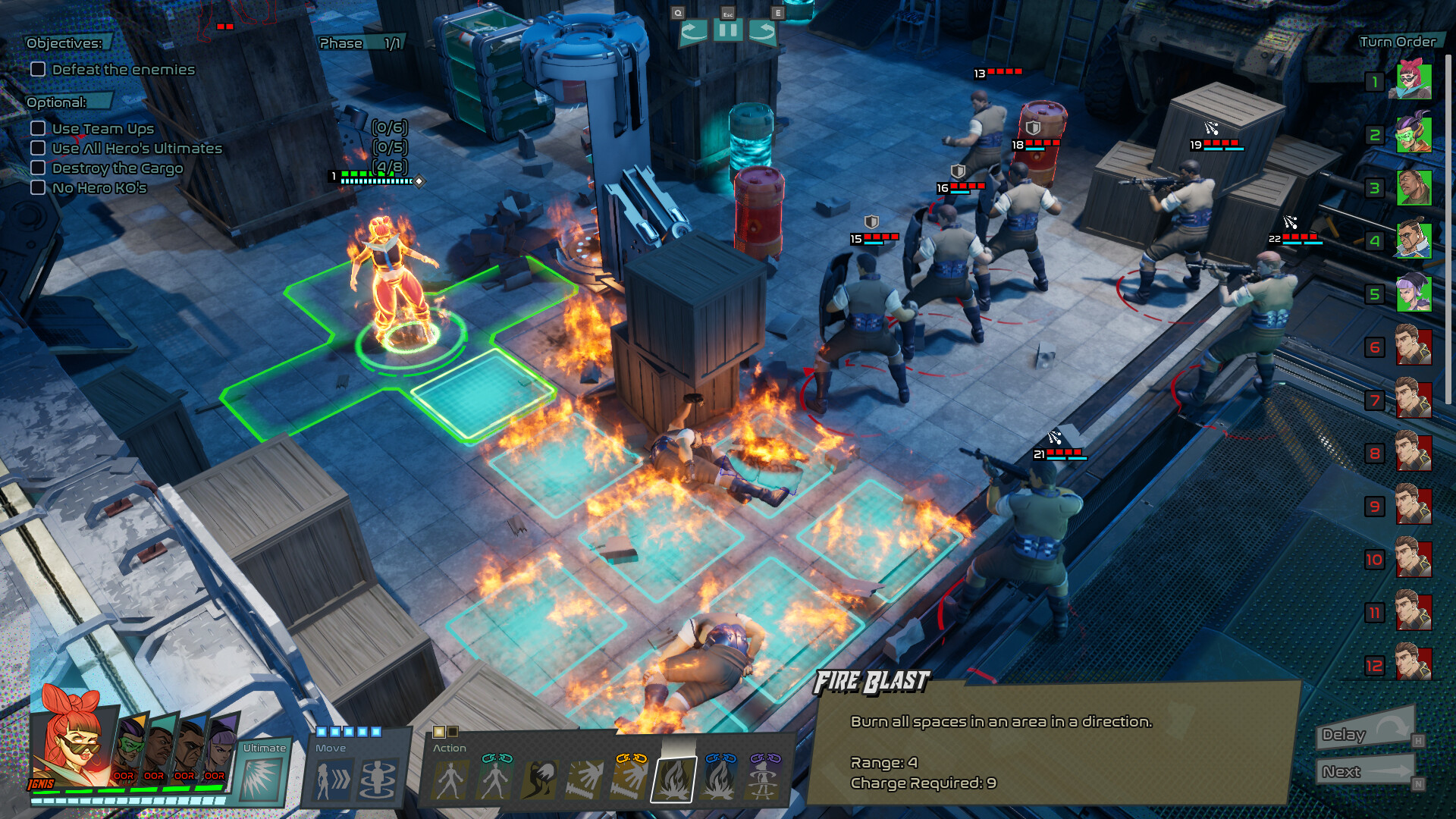
Task: Open the teal team-up action icon
Action: (494, 780)
